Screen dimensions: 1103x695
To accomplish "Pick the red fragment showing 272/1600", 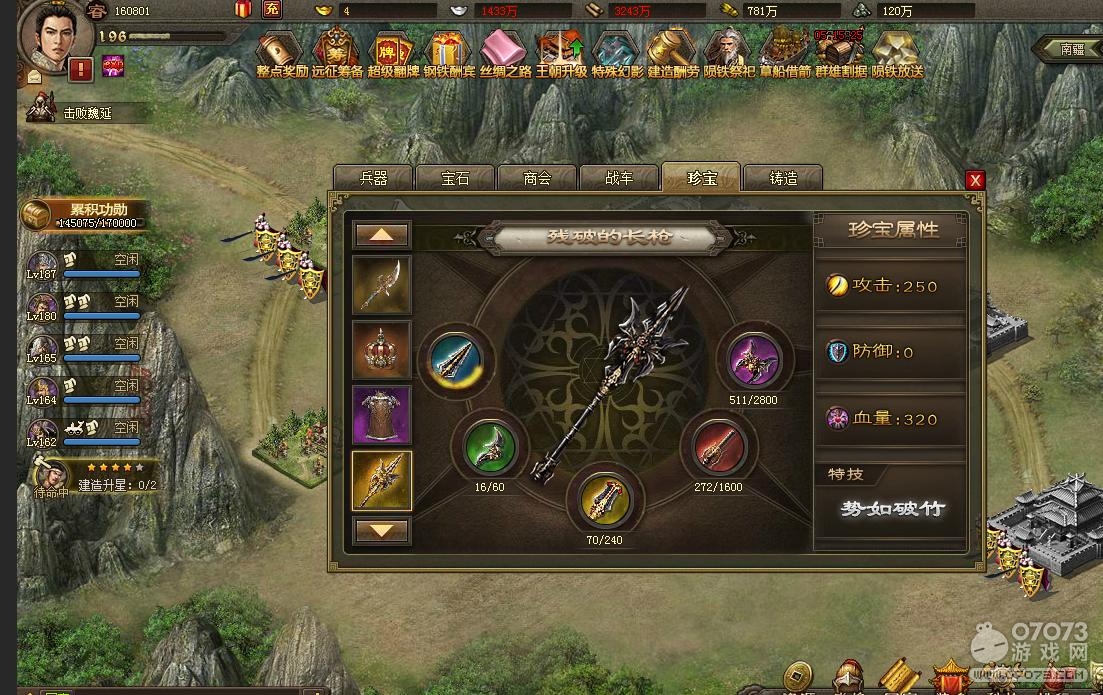I will pos(717,446).
